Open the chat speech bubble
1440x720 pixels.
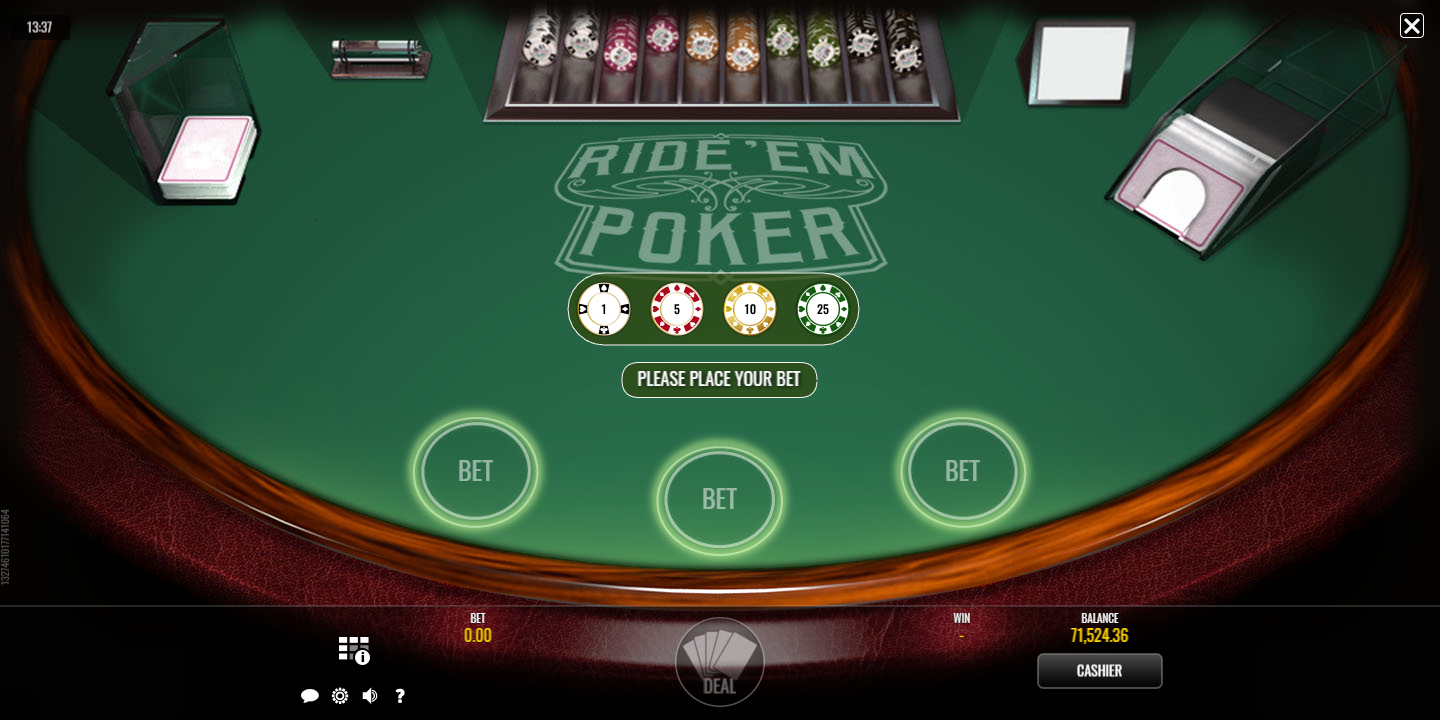pos(310,696)
